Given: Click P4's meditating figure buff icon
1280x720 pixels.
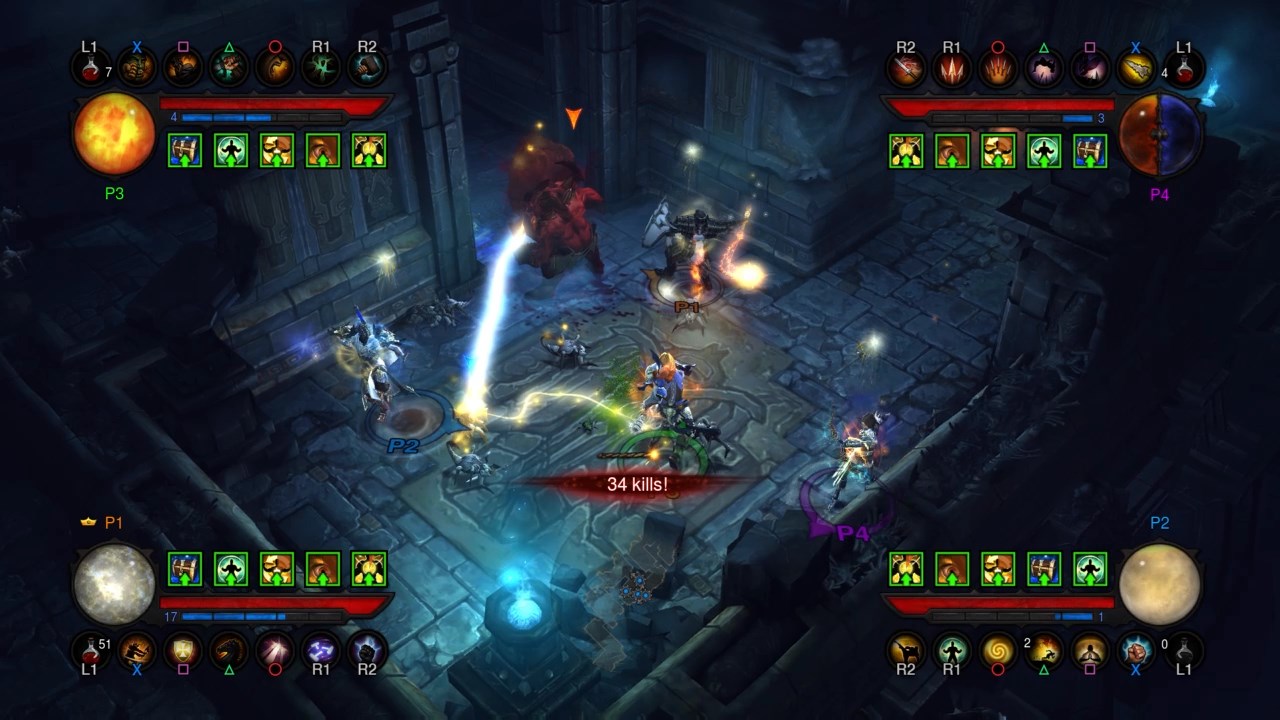Looking at the screenshot, I should [x=1044, y=150].
